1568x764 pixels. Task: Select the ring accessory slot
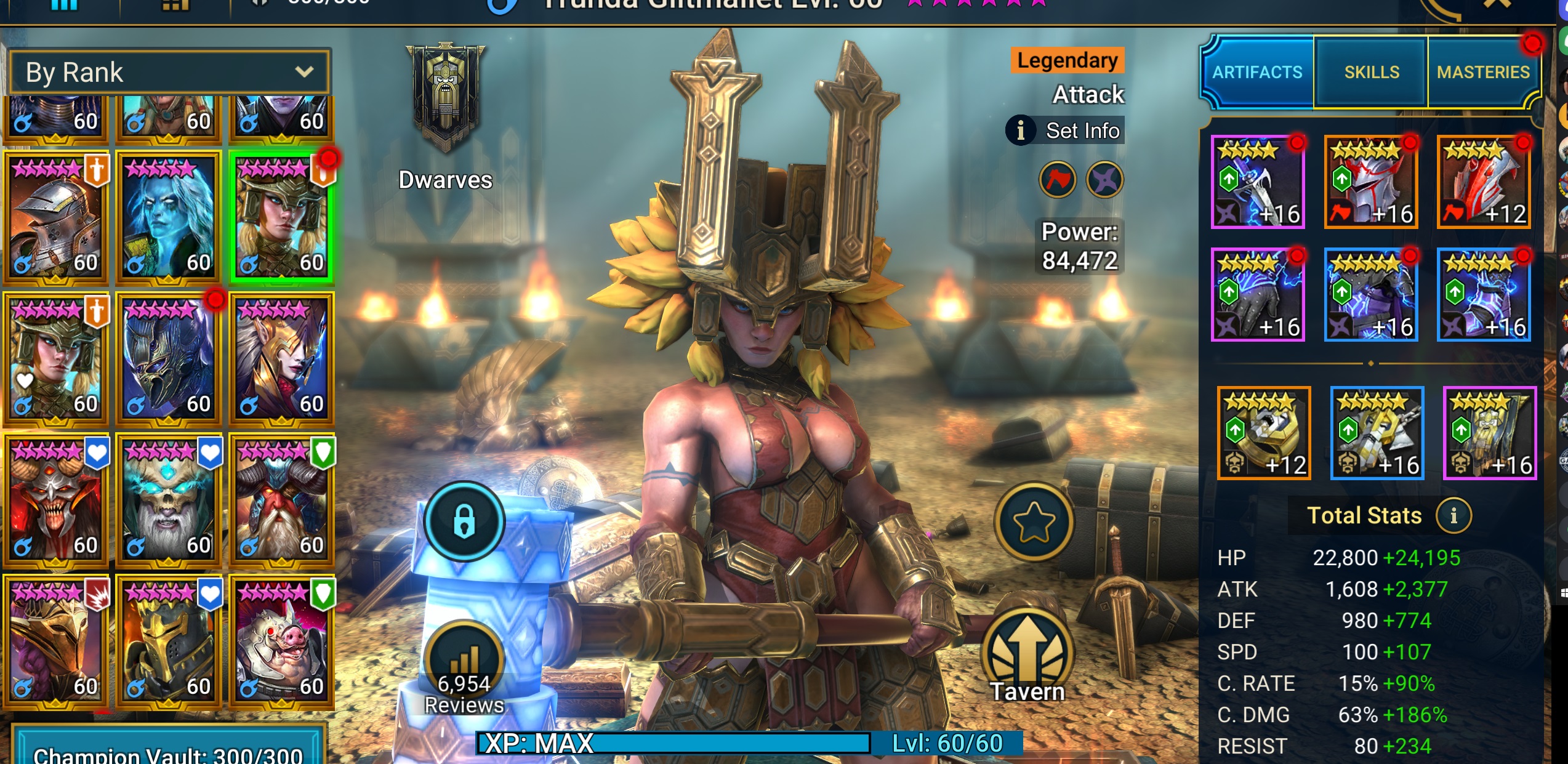coord(1264,433)
